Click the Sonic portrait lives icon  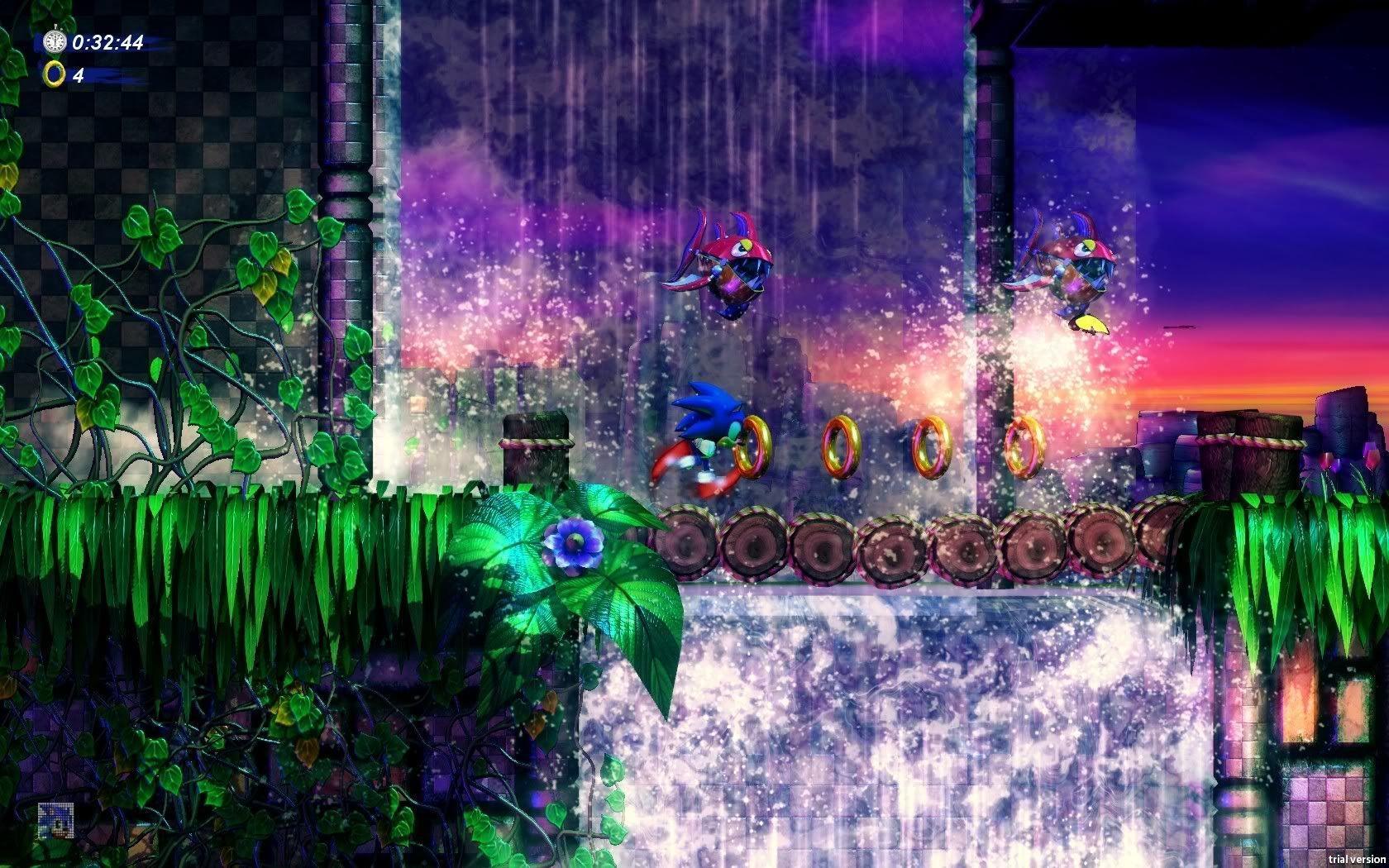55,819
